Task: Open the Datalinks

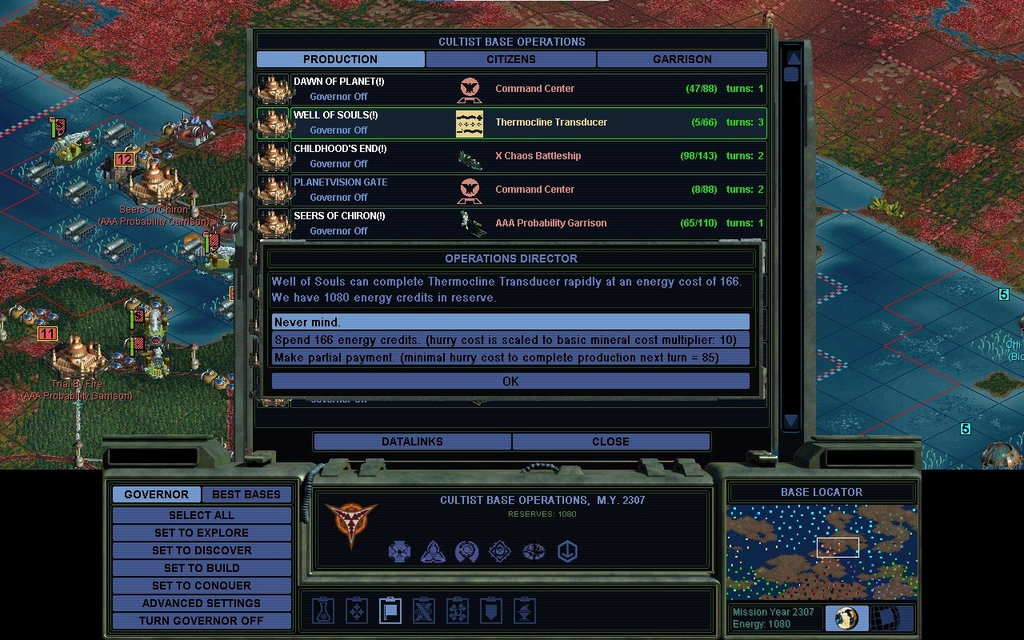Action: point(412,441)
